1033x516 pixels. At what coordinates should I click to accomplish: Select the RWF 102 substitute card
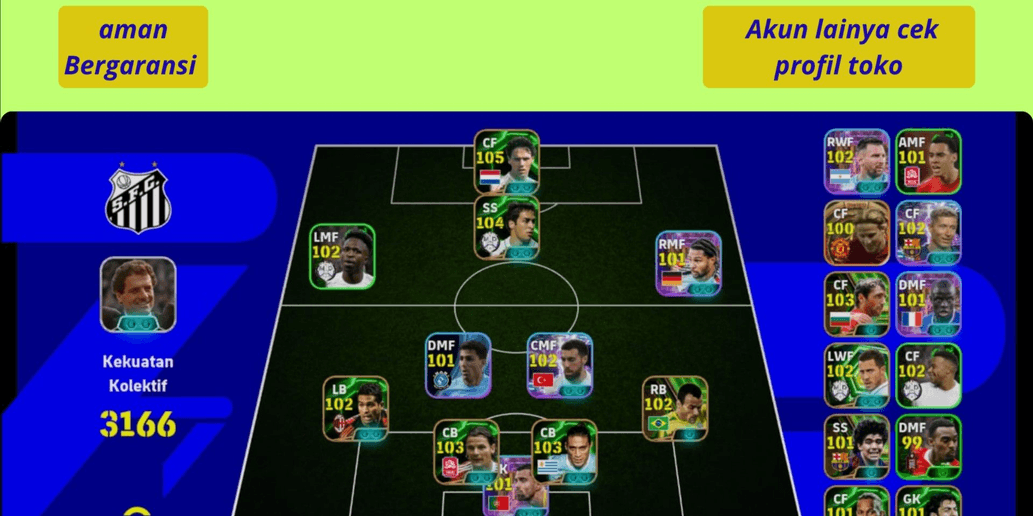point(856,161)
